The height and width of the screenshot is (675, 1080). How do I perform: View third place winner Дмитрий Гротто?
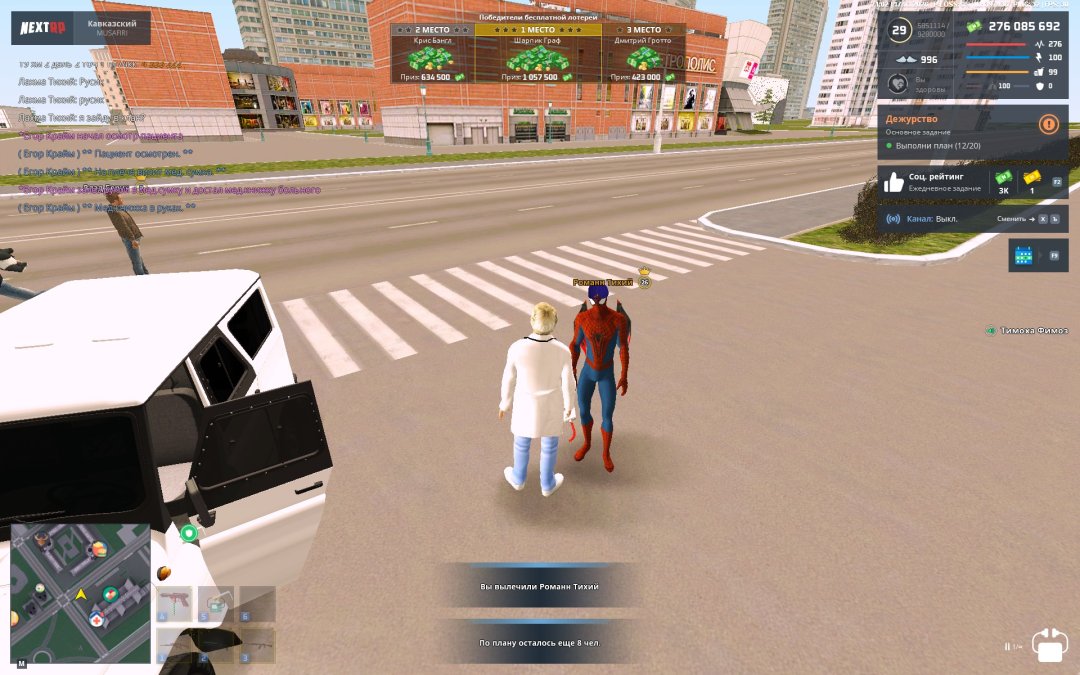tap(643, 54)
